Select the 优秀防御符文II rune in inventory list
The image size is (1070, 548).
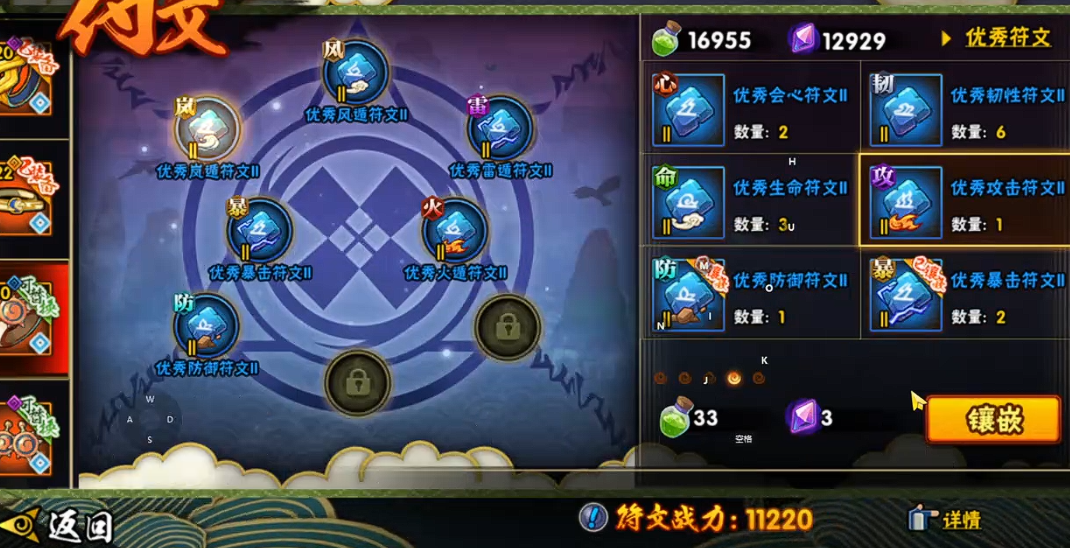(689, 295)
